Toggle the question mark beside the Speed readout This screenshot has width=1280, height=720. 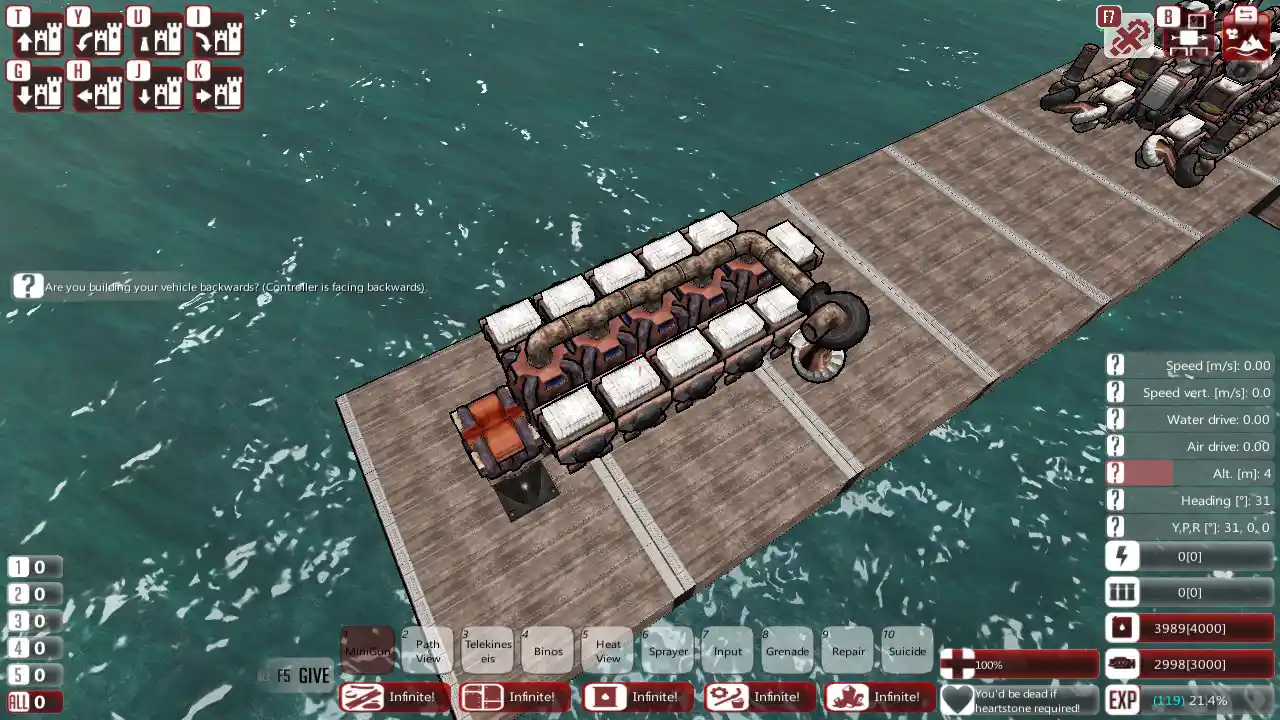[1115, 364]
